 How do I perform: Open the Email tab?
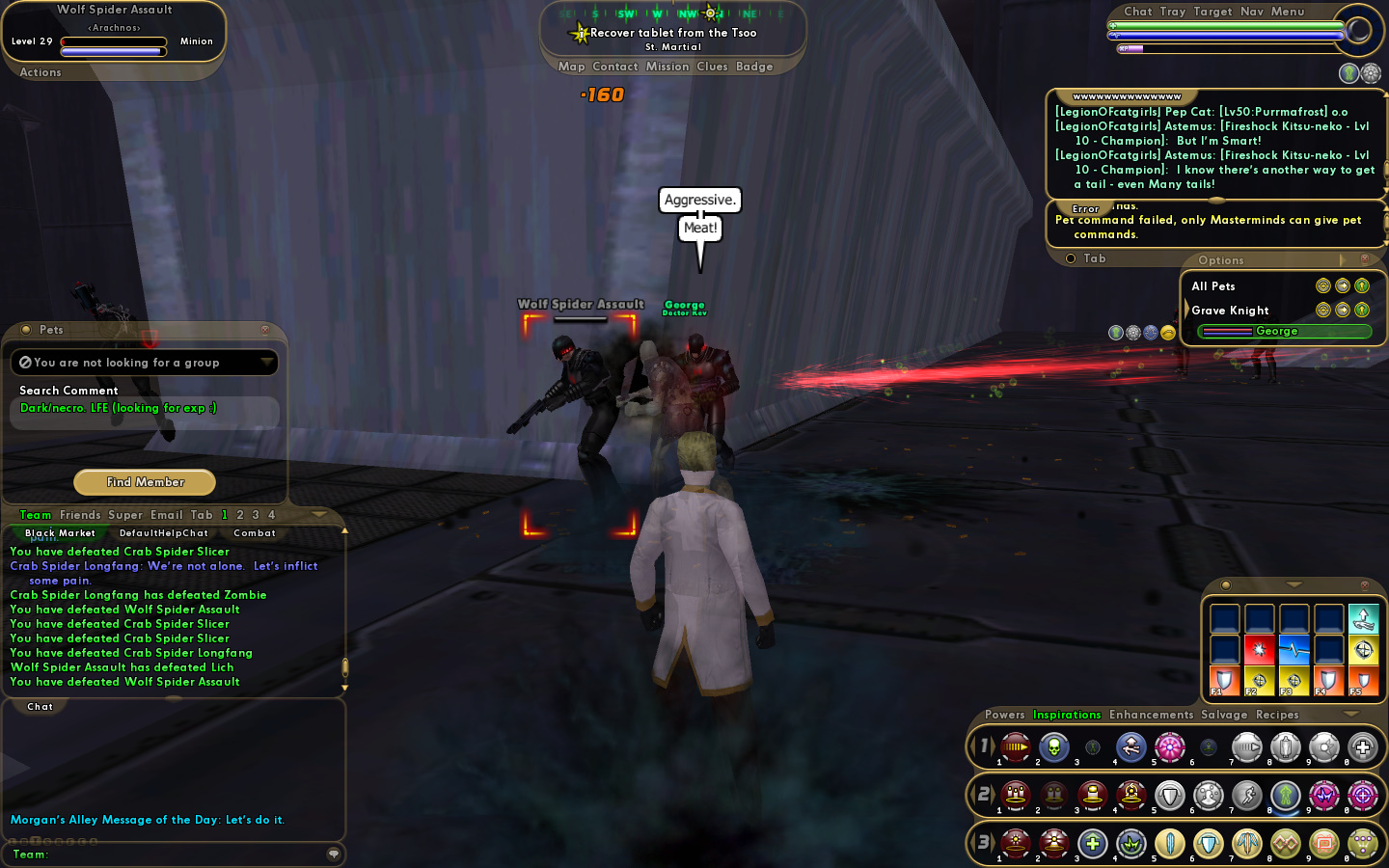166,515
